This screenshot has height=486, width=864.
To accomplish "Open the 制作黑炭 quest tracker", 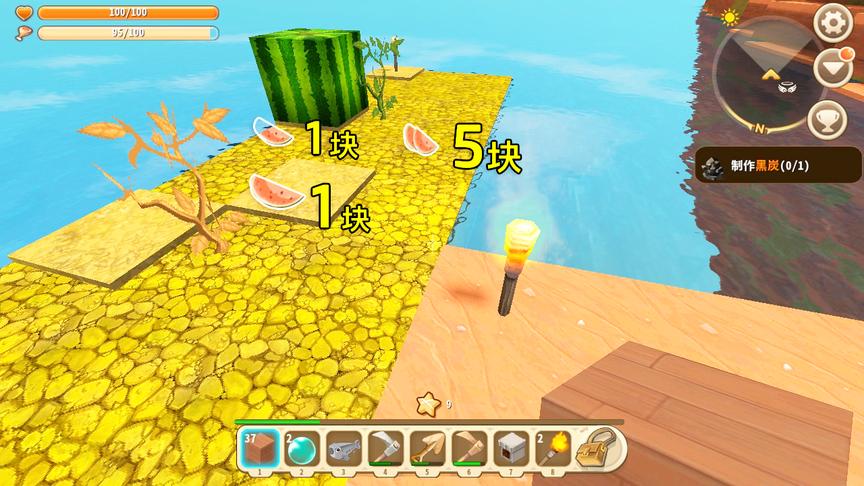I will [778, 165].
